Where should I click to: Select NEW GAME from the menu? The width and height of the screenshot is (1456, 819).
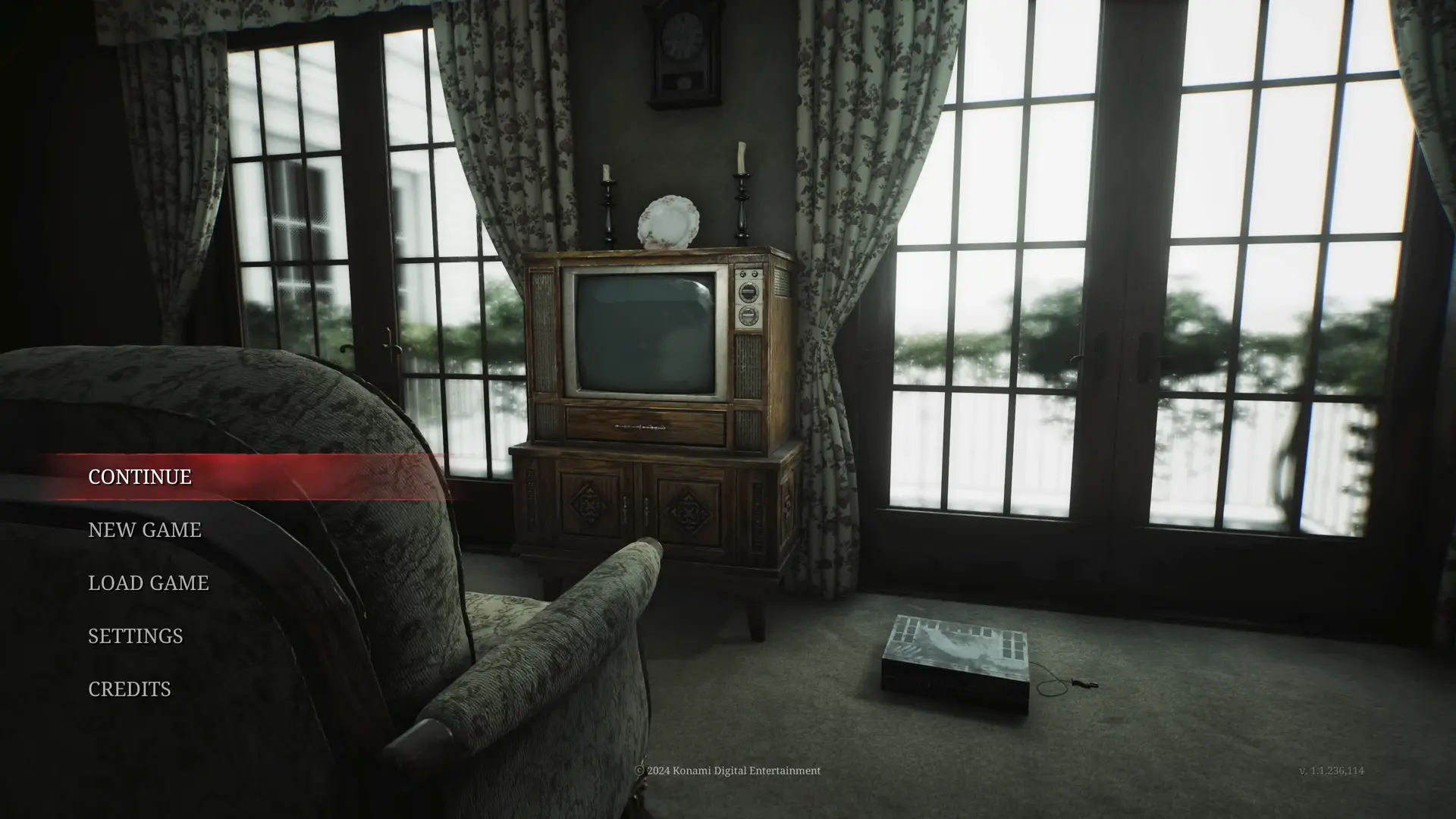point(145,530)
